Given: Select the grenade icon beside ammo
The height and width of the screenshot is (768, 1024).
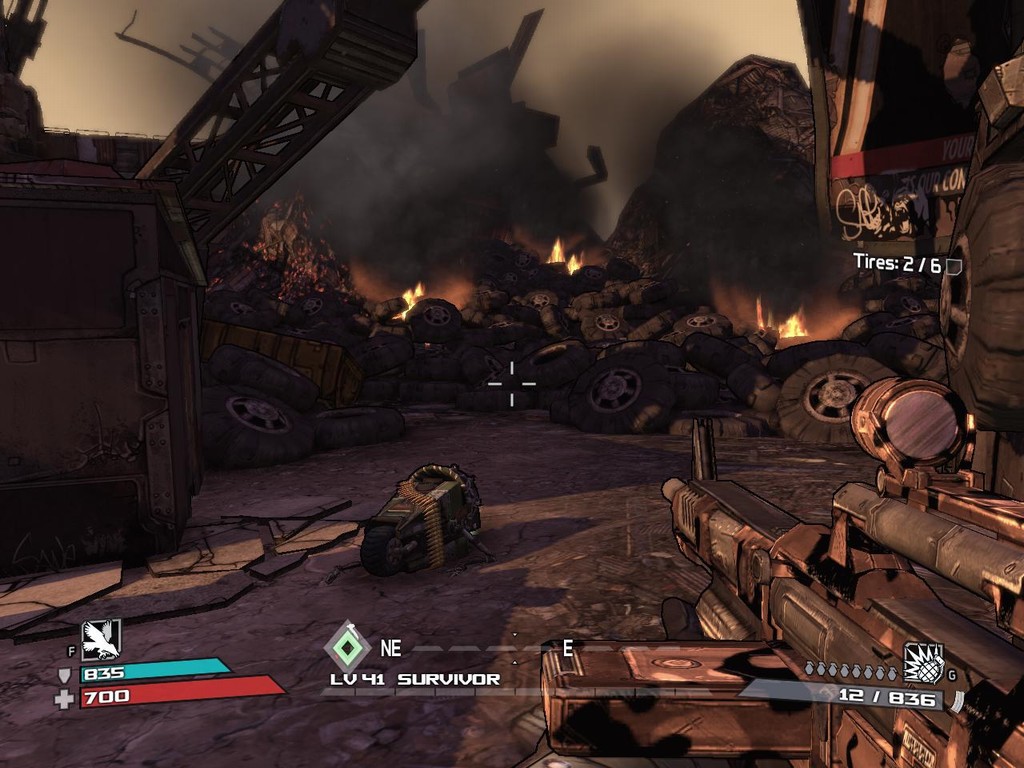Looking at the screenshot, I should point(923,663).
